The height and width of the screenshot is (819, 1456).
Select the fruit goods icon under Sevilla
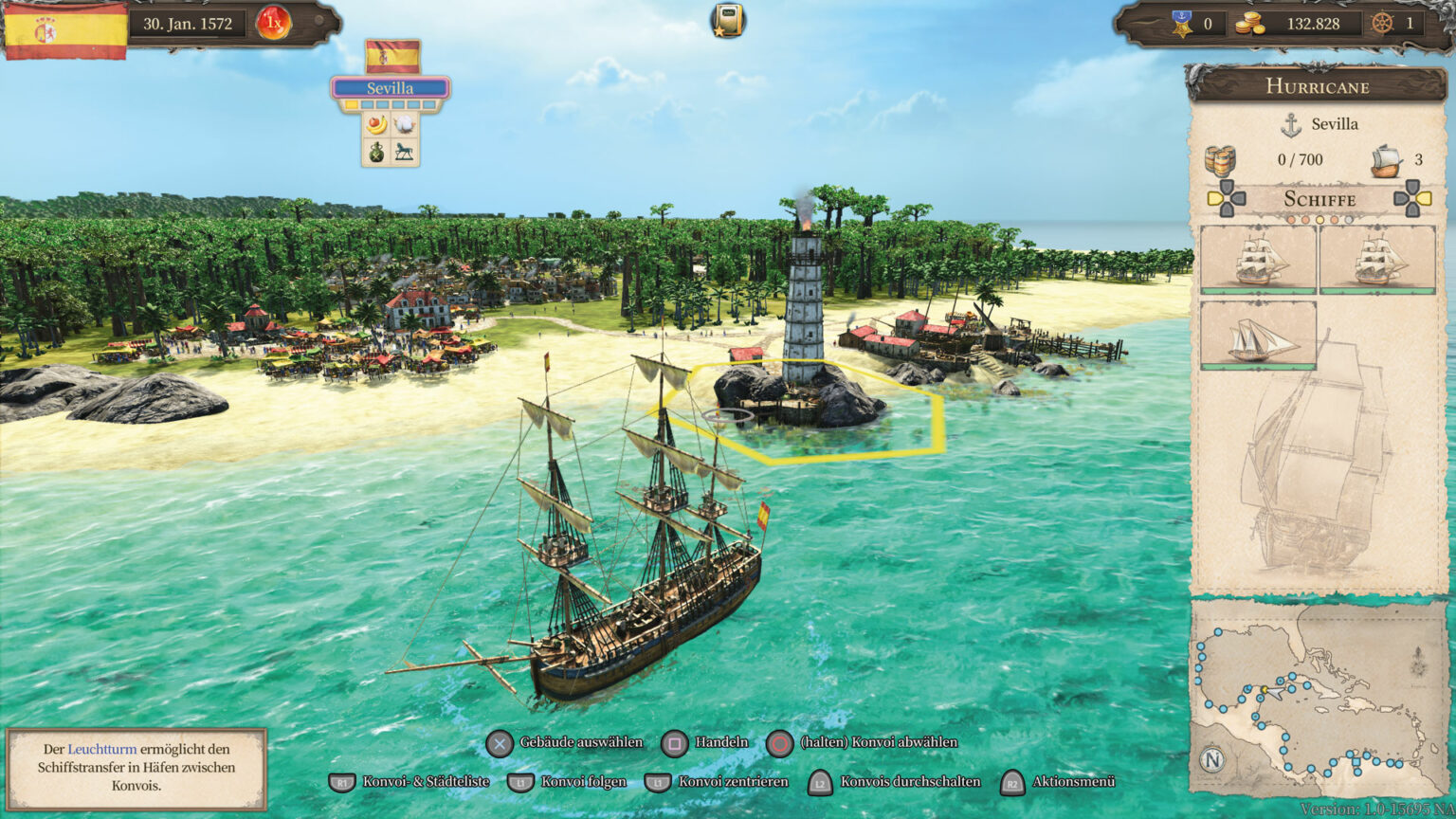(375, 124)
